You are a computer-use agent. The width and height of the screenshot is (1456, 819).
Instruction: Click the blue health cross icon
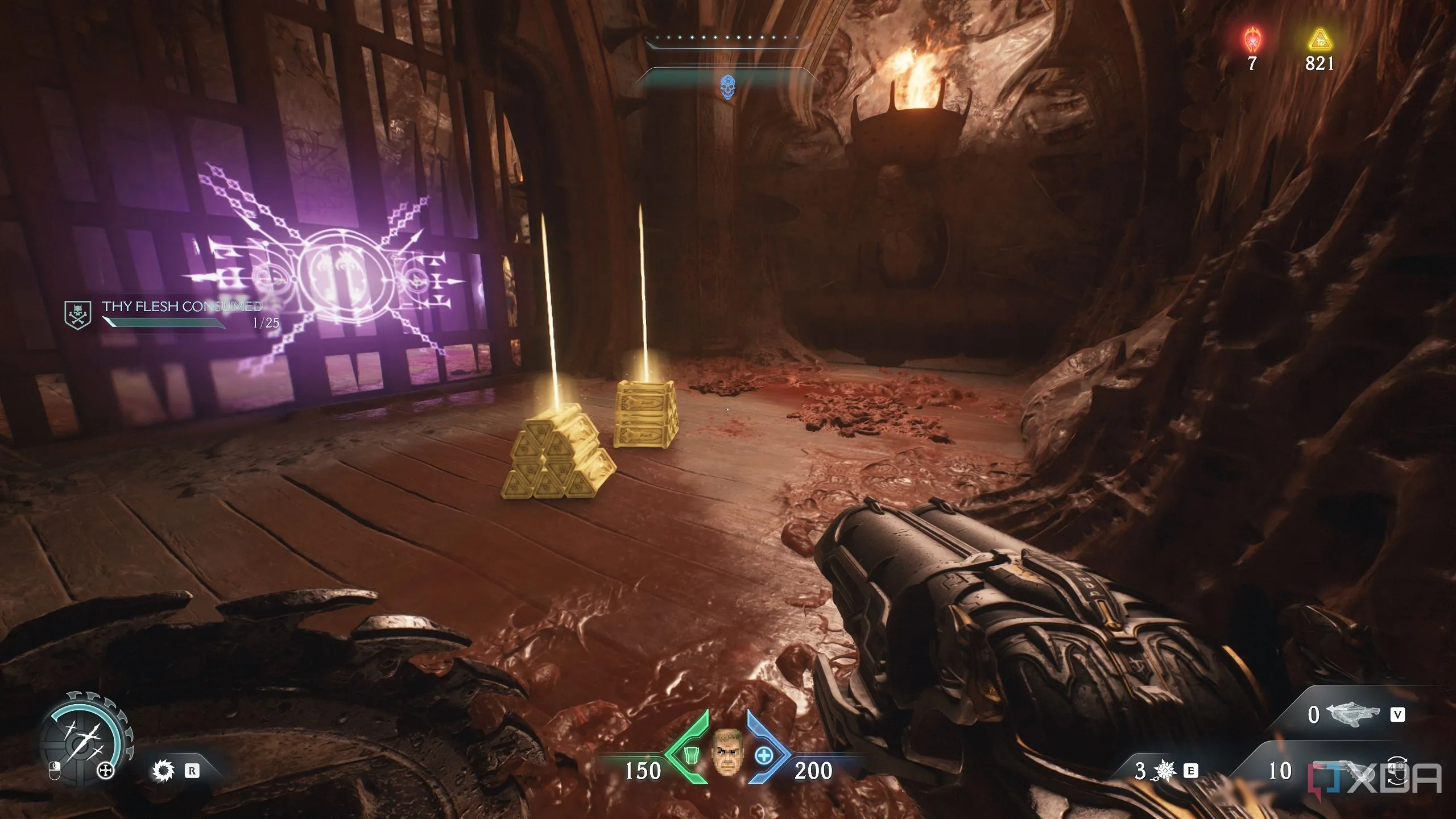pos(764,756)
